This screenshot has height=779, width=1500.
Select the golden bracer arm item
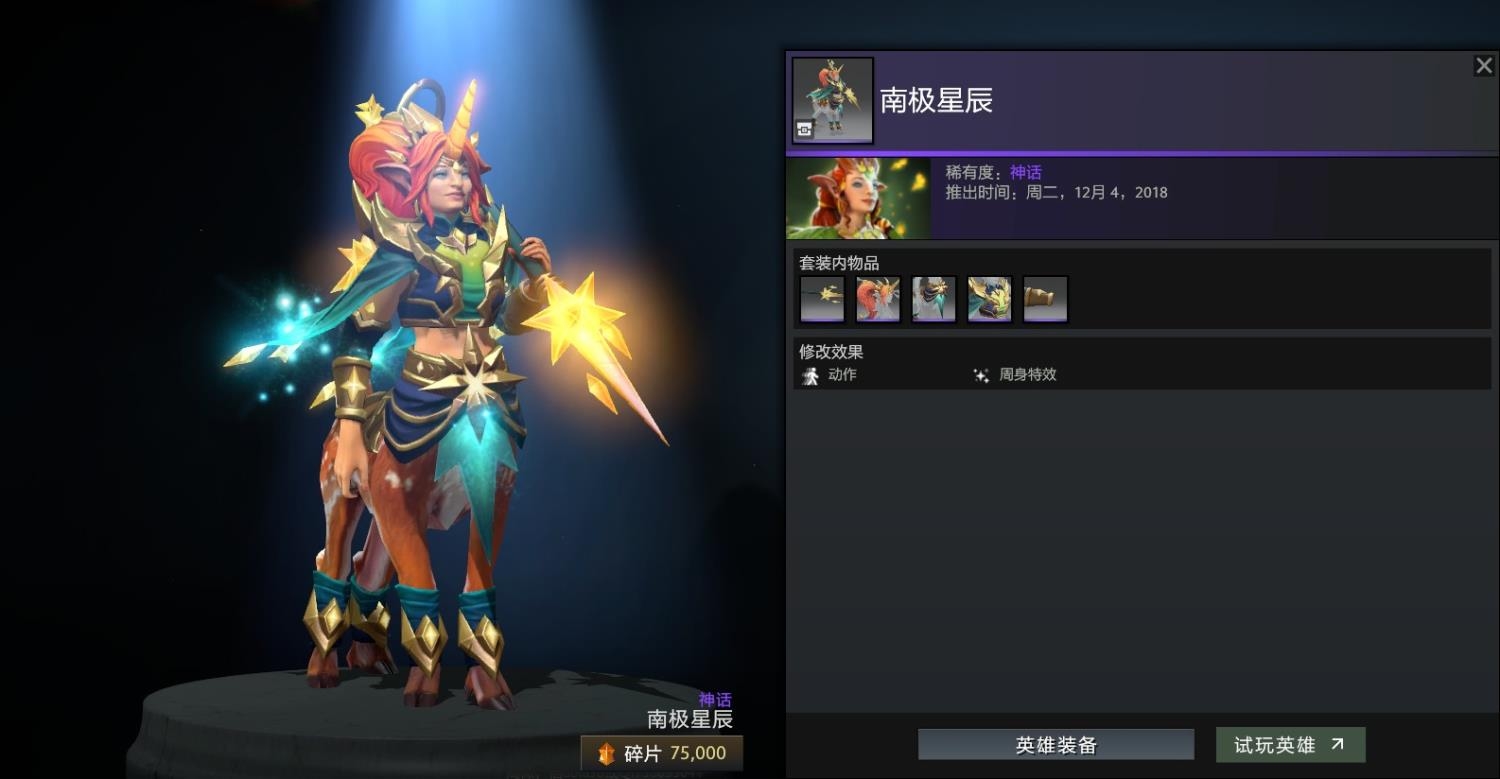click(x=1046, y=299)
